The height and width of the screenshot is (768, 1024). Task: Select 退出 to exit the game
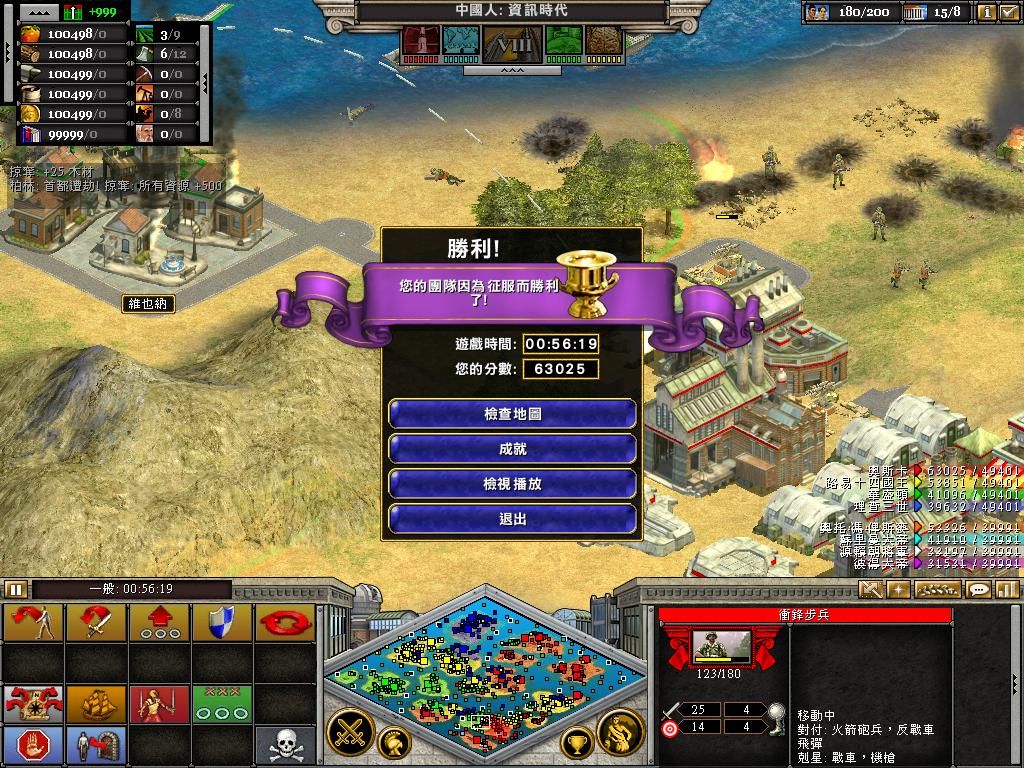click(512, 519)
